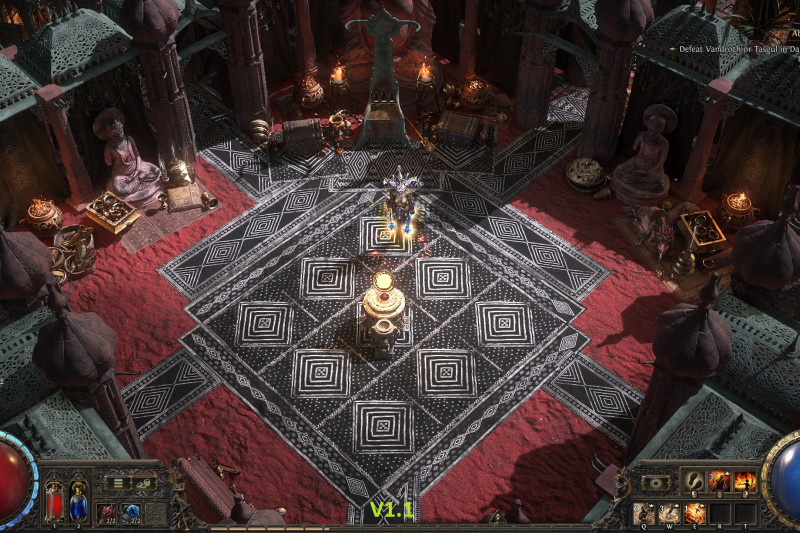The width and height of the screenshot is (800, 533).
Task: Activate the E fire strike skill
Action: 694,513
